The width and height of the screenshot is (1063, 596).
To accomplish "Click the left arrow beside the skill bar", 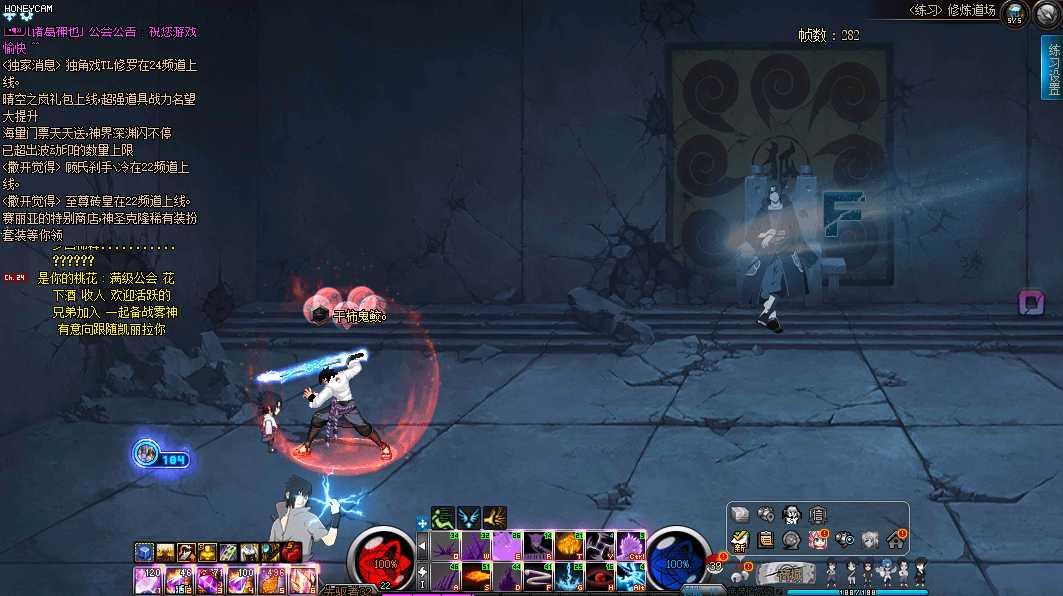I will tap(422, 547).
